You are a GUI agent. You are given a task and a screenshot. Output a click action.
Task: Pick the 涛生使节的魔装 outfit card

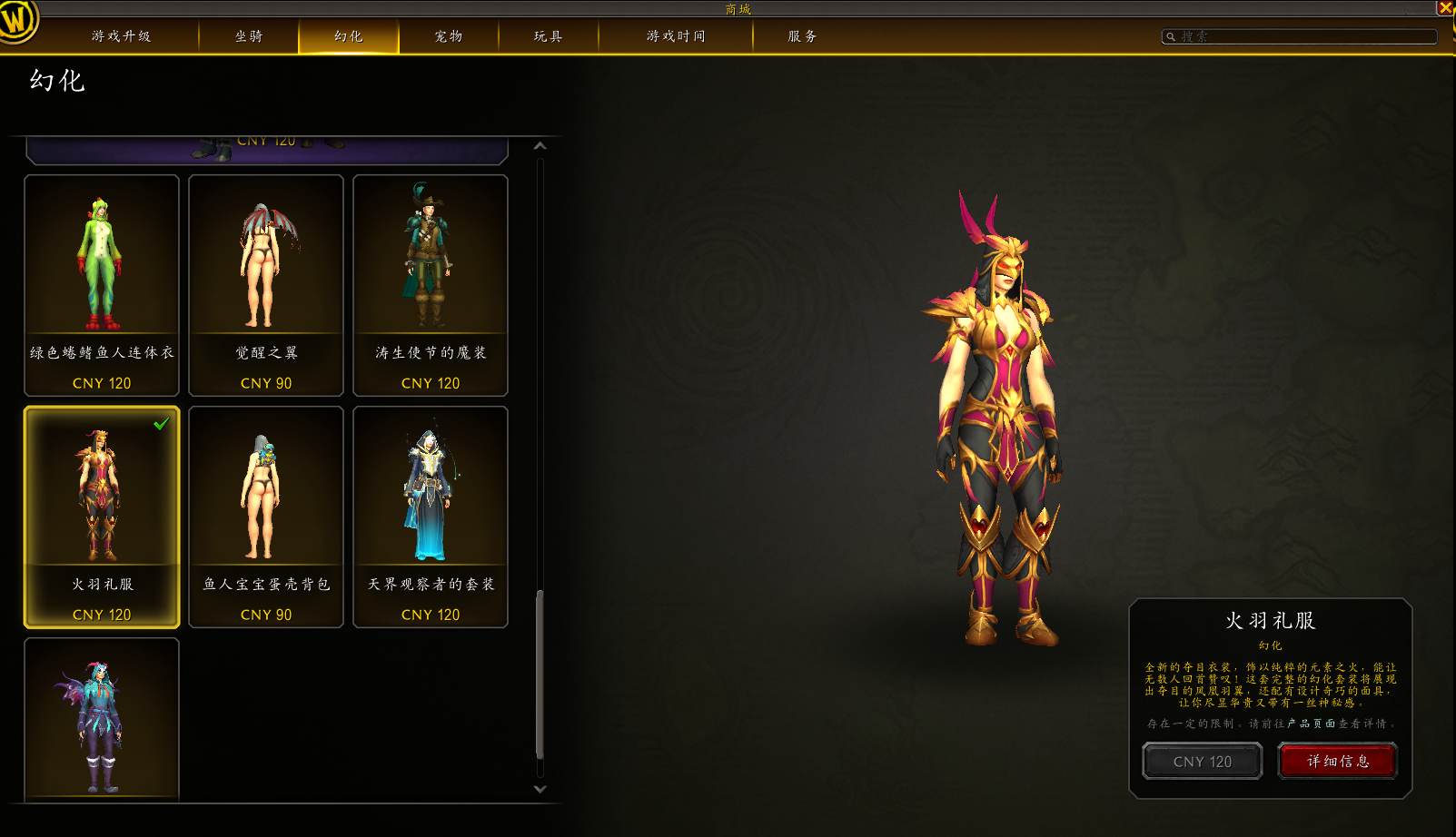pyautogui.click(x=431, y=285)
